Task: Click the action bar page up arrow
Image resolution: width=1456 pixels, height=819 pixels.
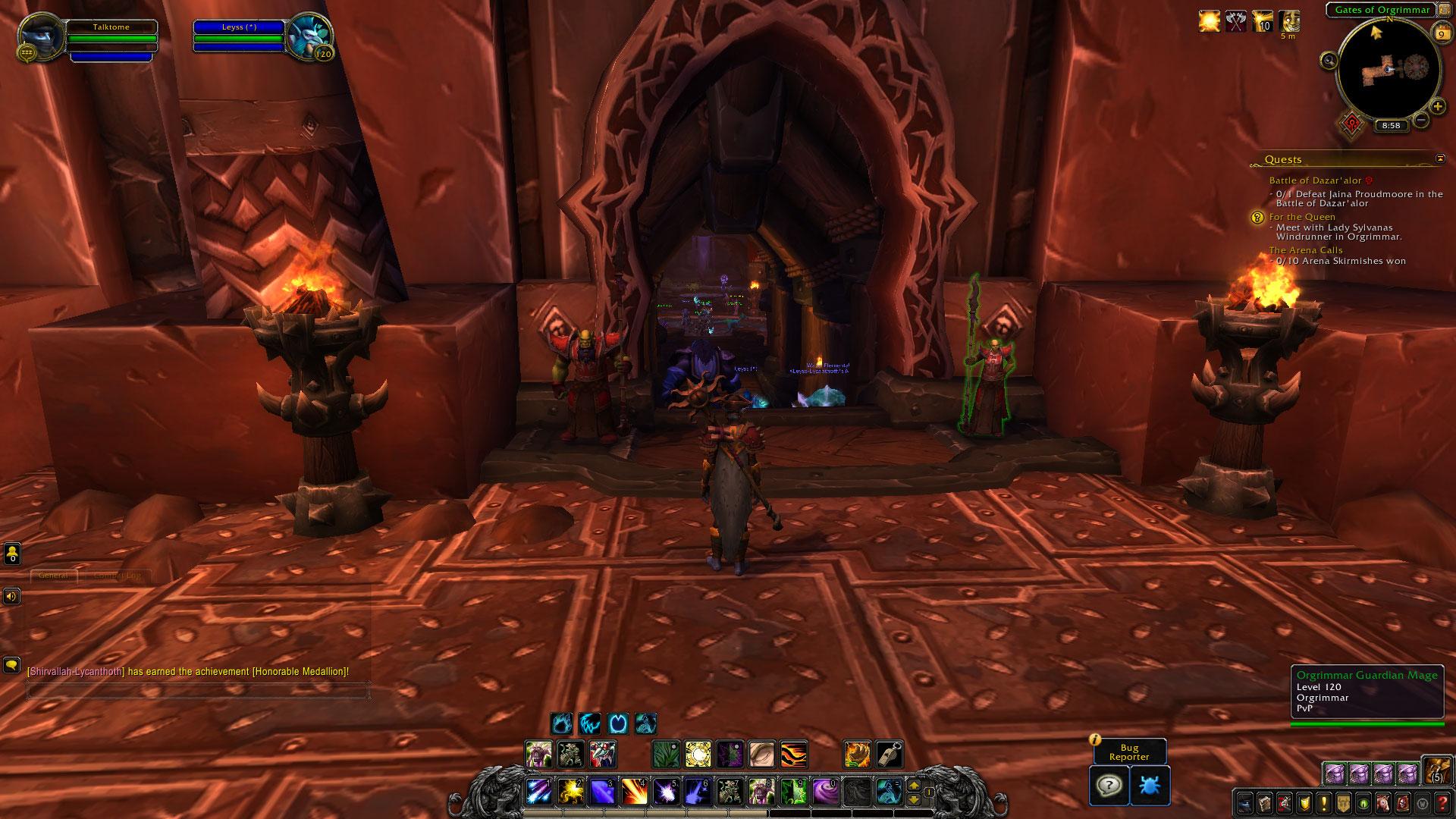Action: point(914,786)
